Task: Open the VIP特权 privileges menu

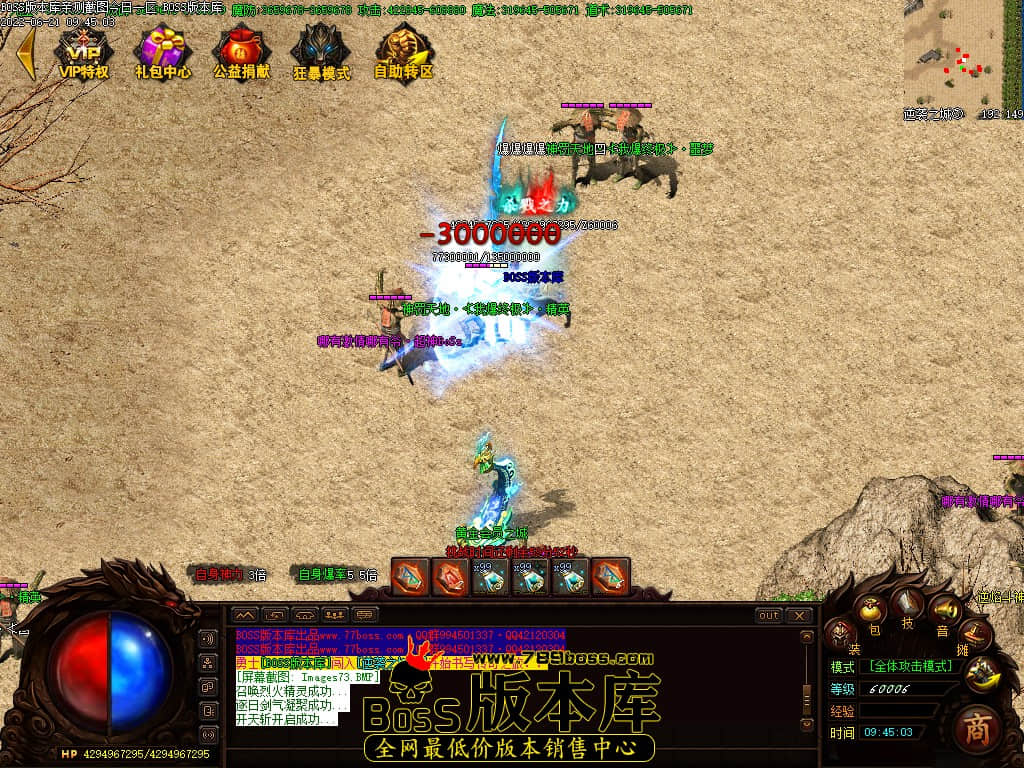Action: click(83, 54)
